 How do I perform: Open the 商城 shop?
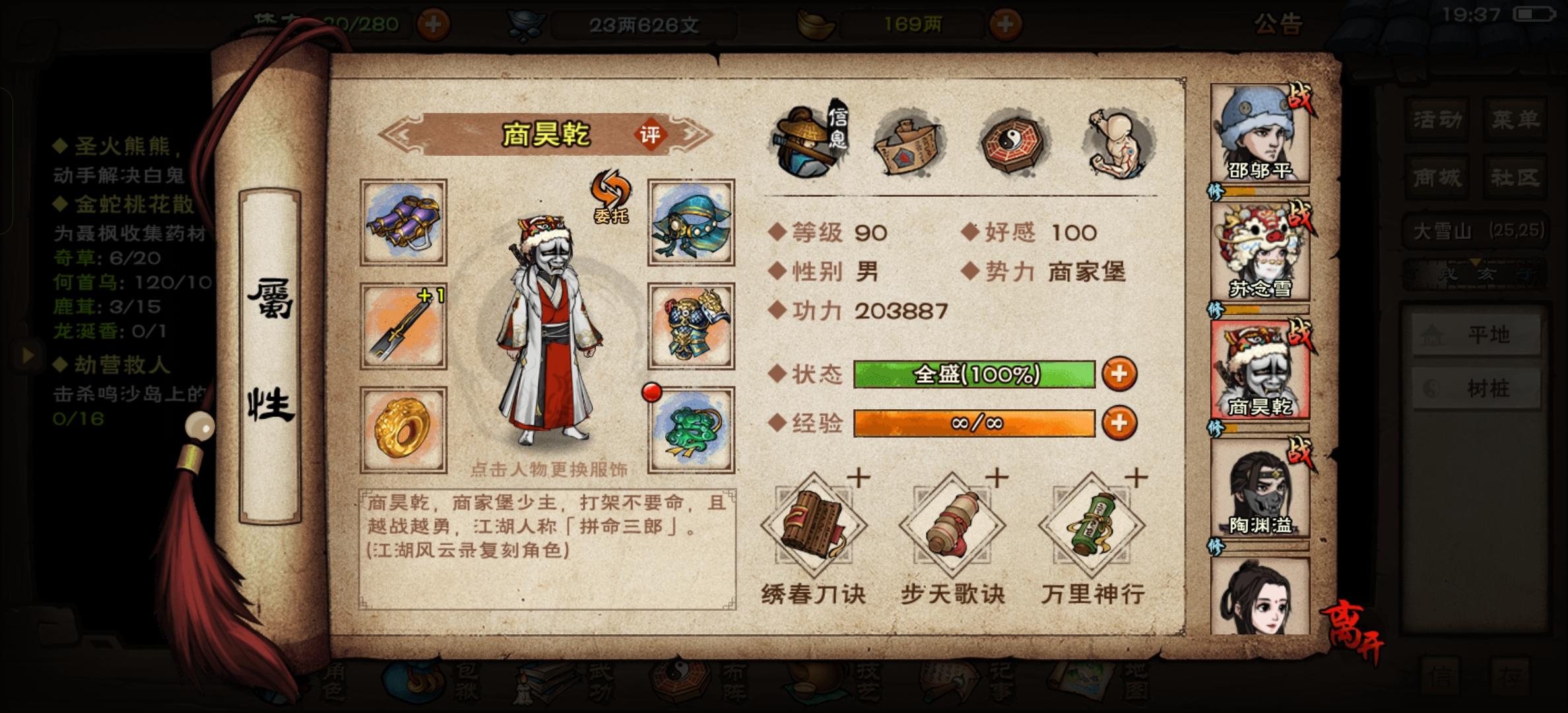coord(1437,176)
